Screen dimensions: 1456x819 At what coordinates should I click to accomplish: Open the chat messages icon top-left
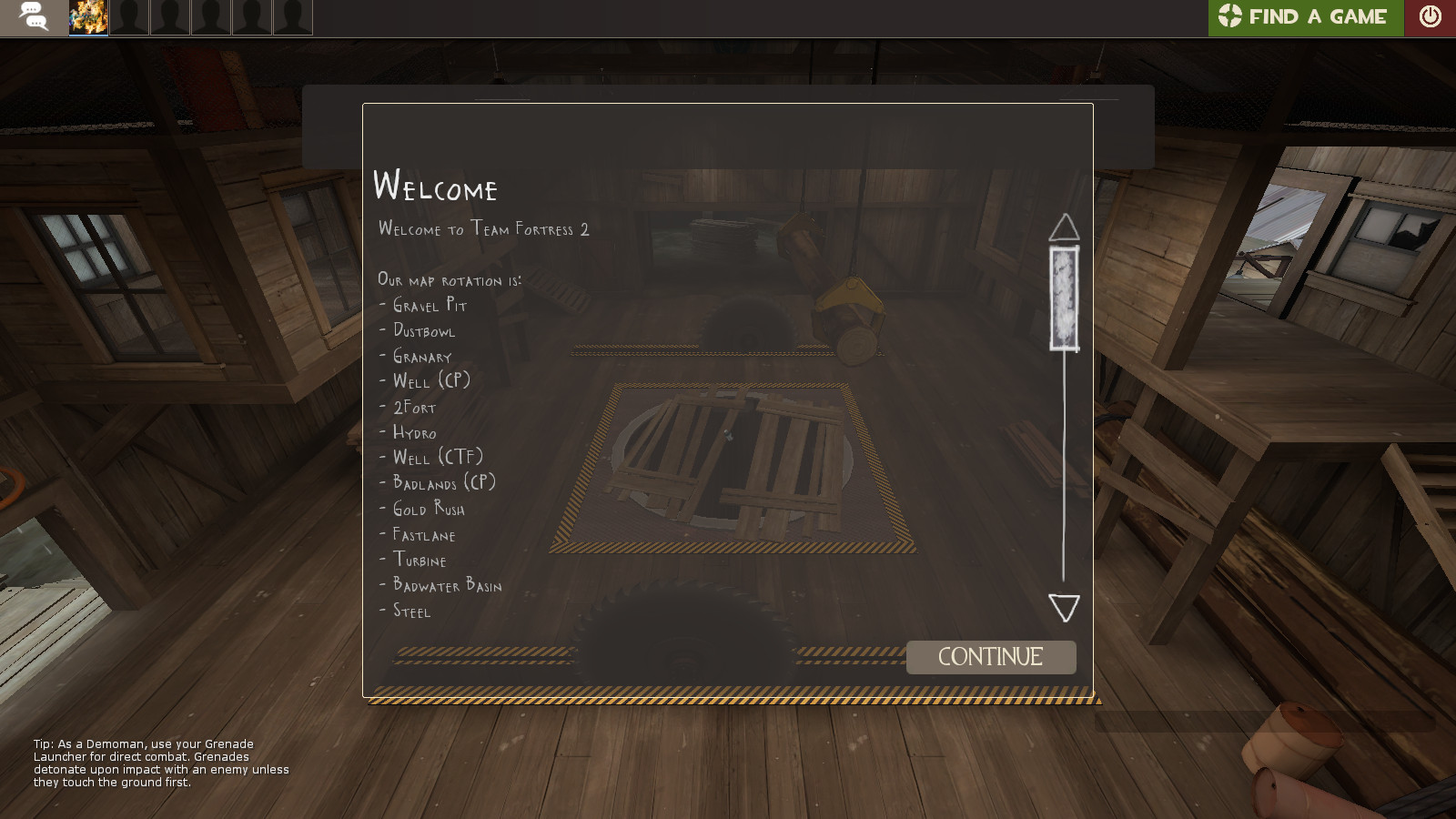(35, 15)
